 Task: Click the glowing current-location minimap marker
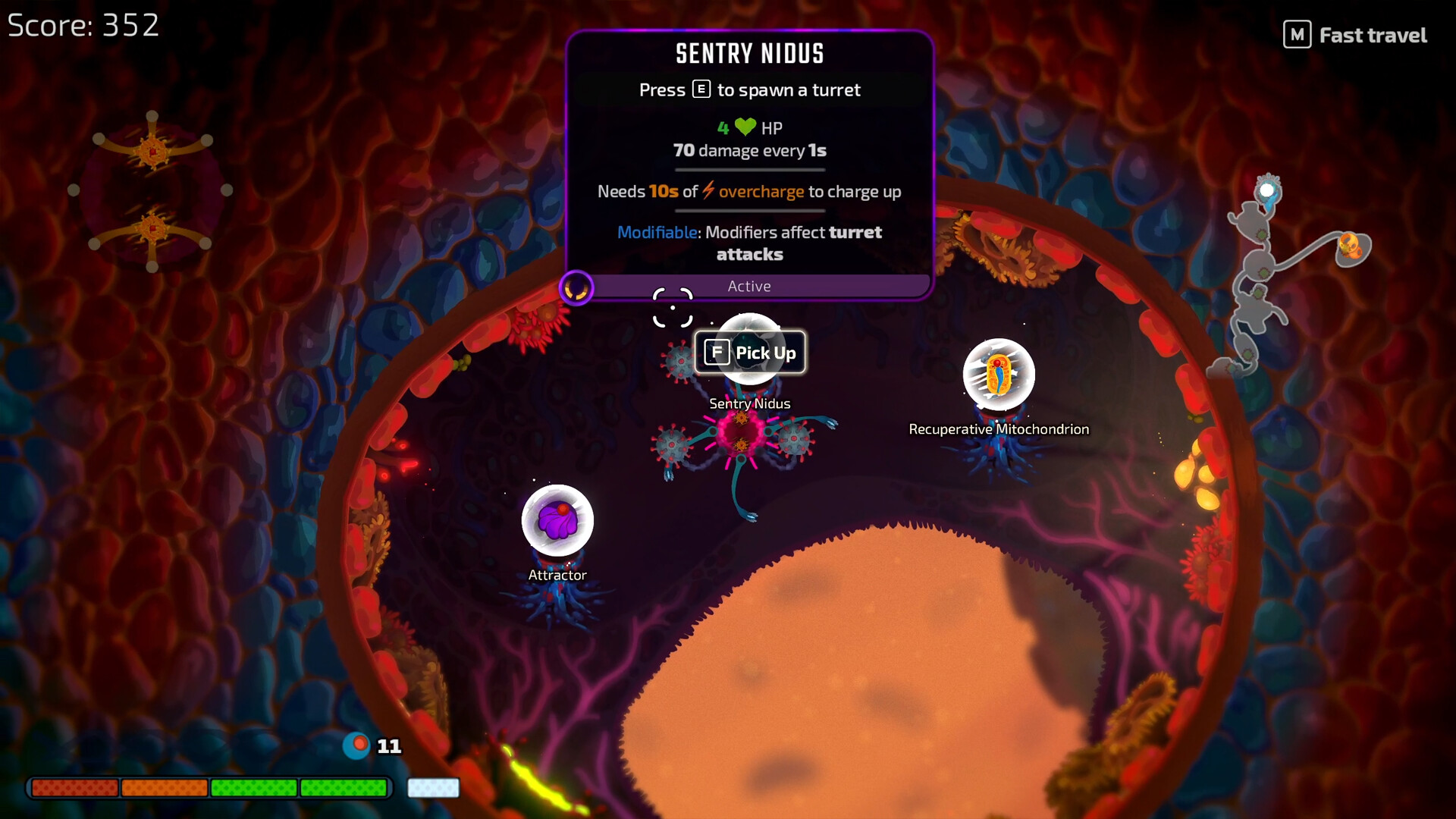(1267, 190)
